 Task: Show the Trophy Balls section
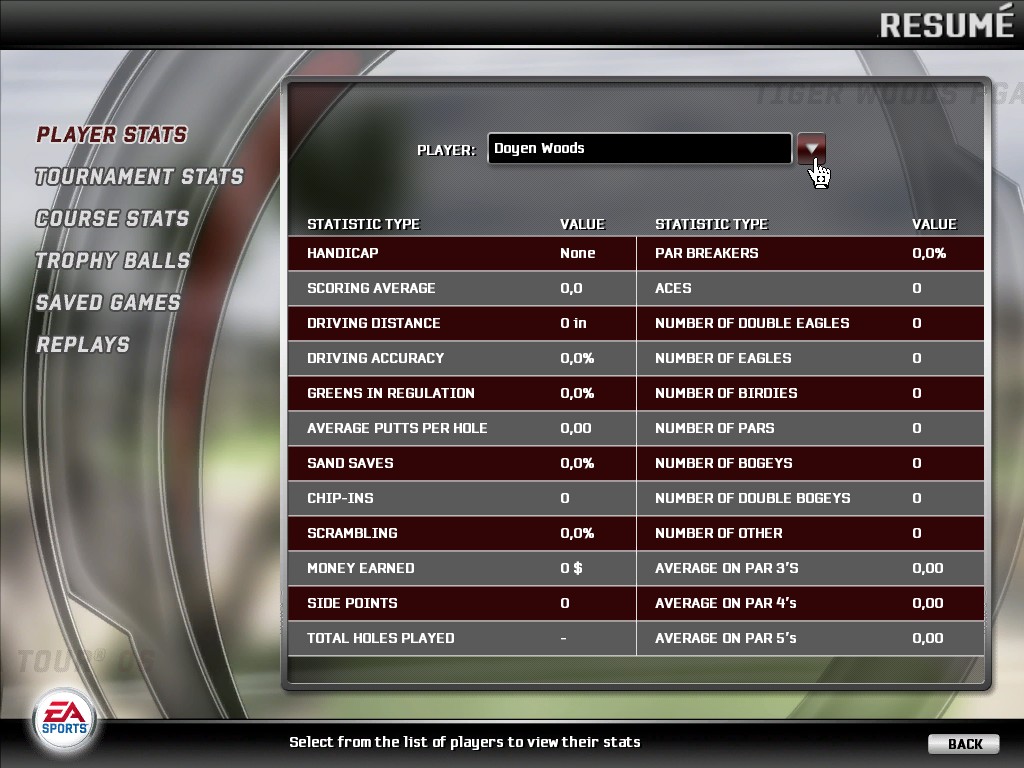coord(112,261)
